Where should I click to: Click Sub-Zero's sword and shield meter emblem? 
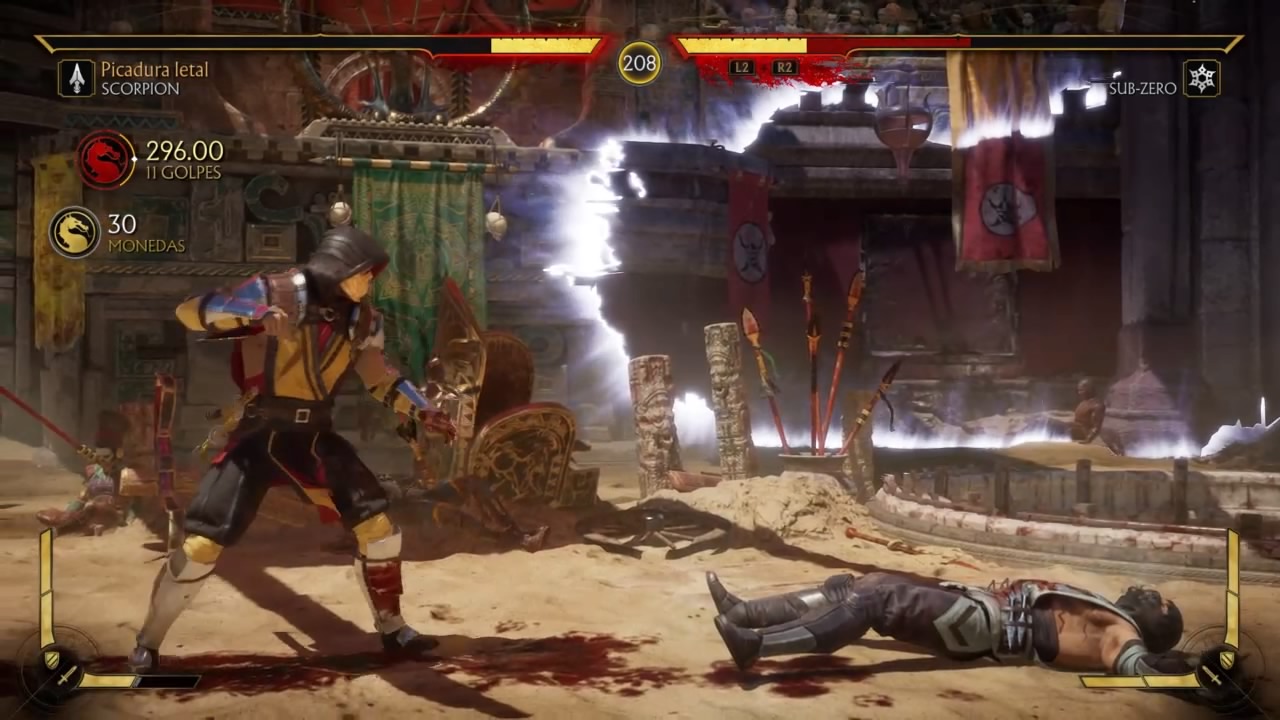[1225, 661]
